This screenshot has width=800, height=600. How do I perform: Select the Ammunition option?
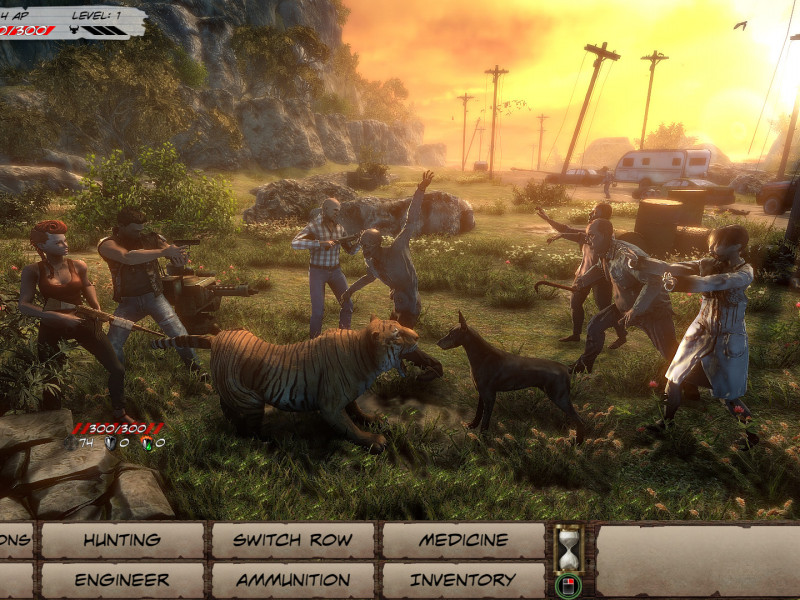tap(292, 580)
